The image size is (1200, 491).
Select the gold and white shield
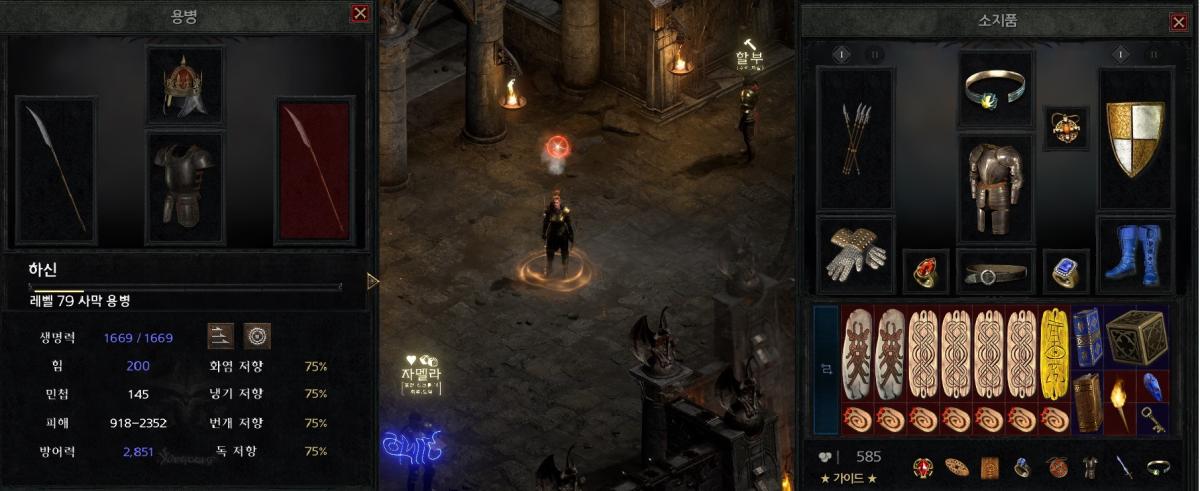[1134, 138]
